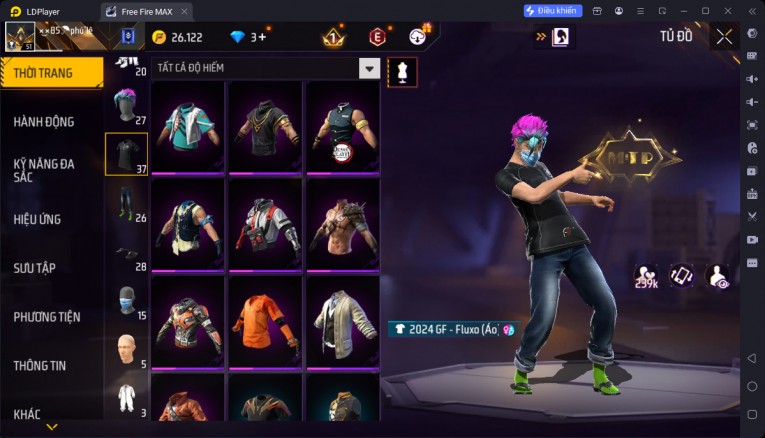This screenshot has width=765, height=438.
Task: Toggle the mannequin preview button
Action: pos(402,72)
